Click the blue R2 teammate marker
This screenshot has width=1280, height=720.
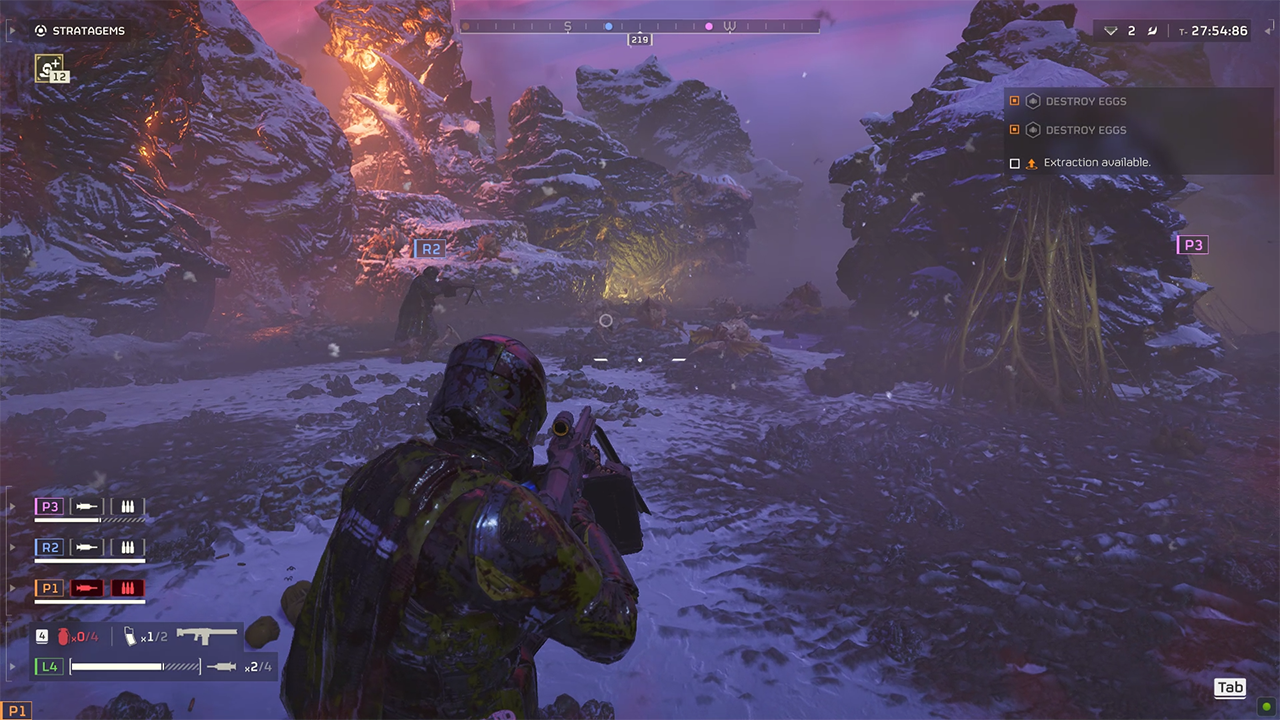tap(431, 249)
